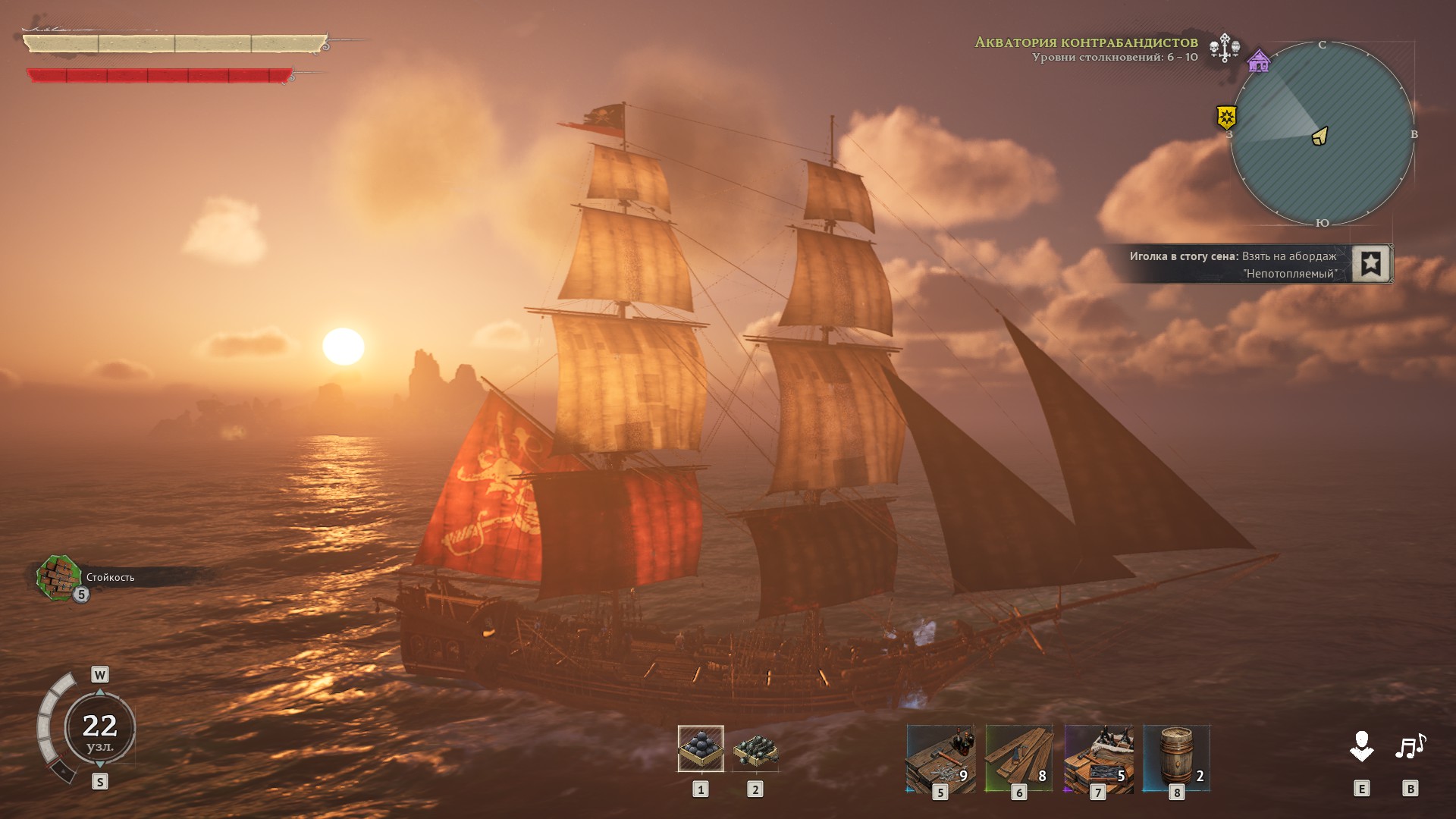Image resolution: width=1456 pixels, height=819 pixels.
Task: Click the quest star bookmark icon
Action: click(1370, 264)
